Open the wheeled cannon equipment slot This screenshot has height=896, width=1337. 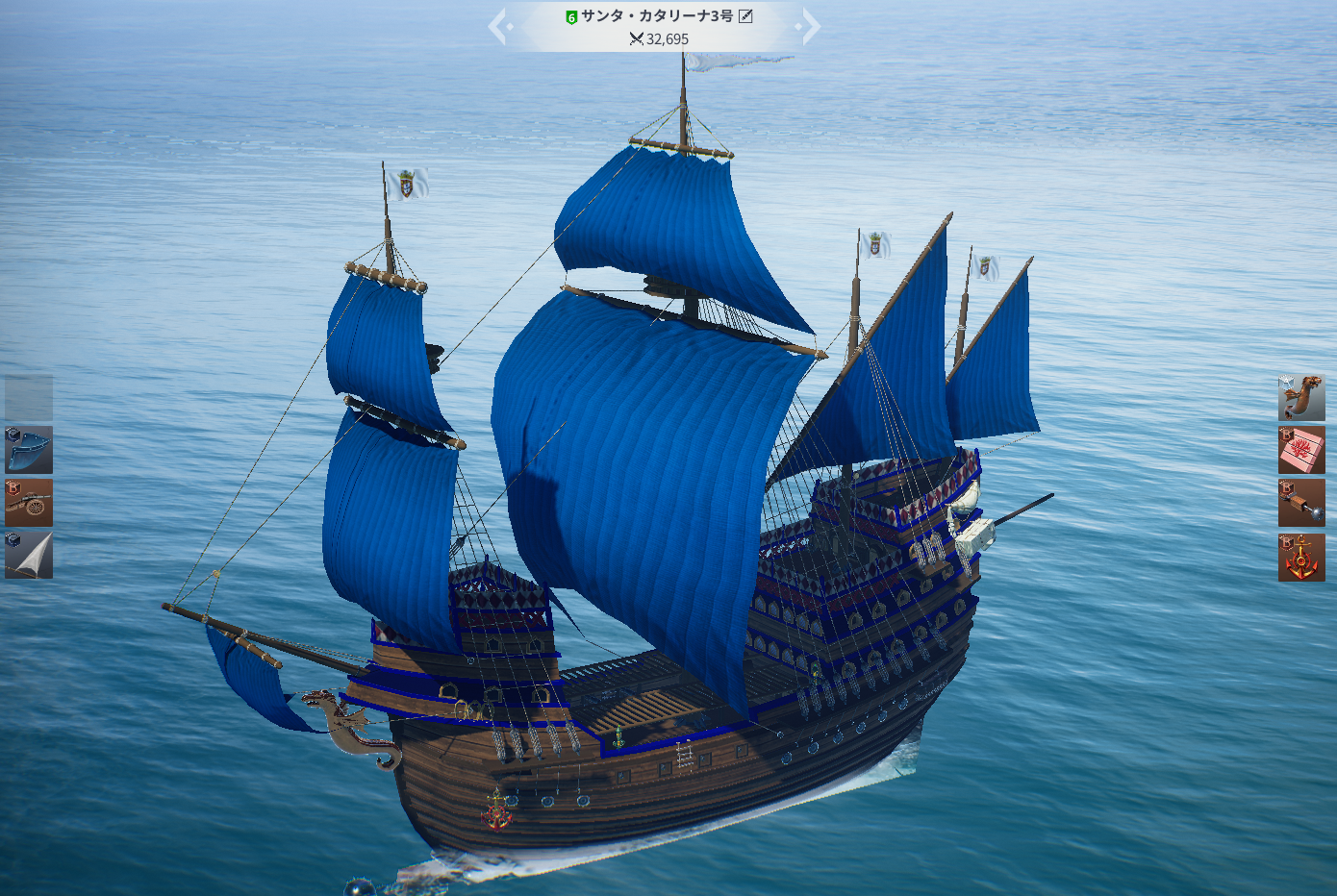tap(29, 503)
